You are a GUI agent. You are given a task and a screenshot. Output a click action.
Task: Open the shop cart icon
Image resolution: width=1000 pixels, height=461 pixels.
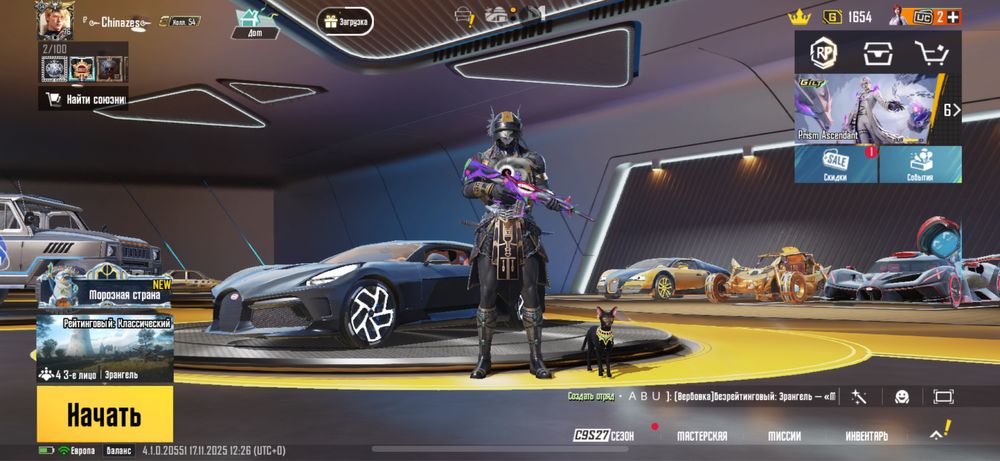930,53
